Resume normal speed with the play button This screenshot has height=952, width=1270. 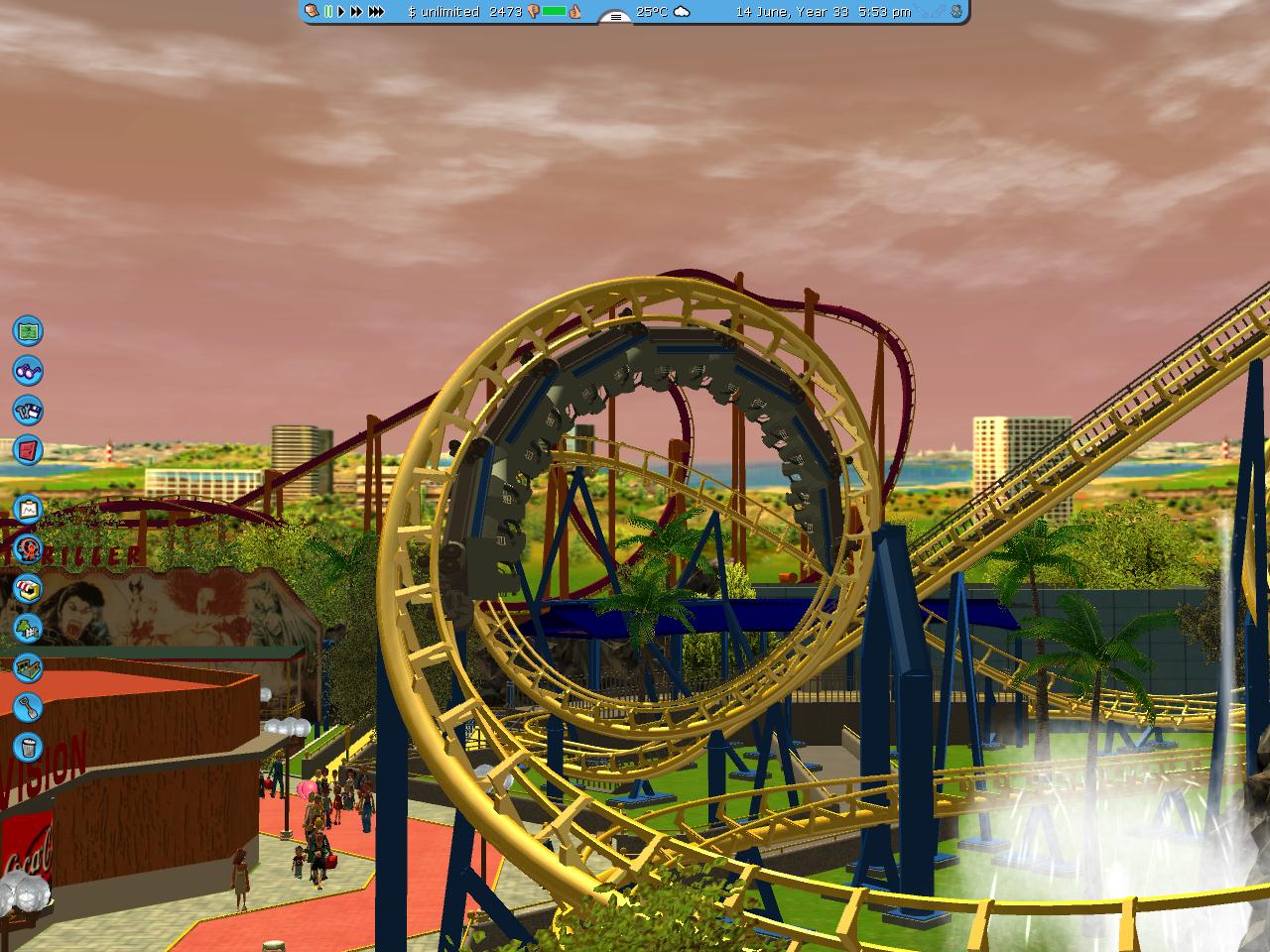[x=340, y=12]
